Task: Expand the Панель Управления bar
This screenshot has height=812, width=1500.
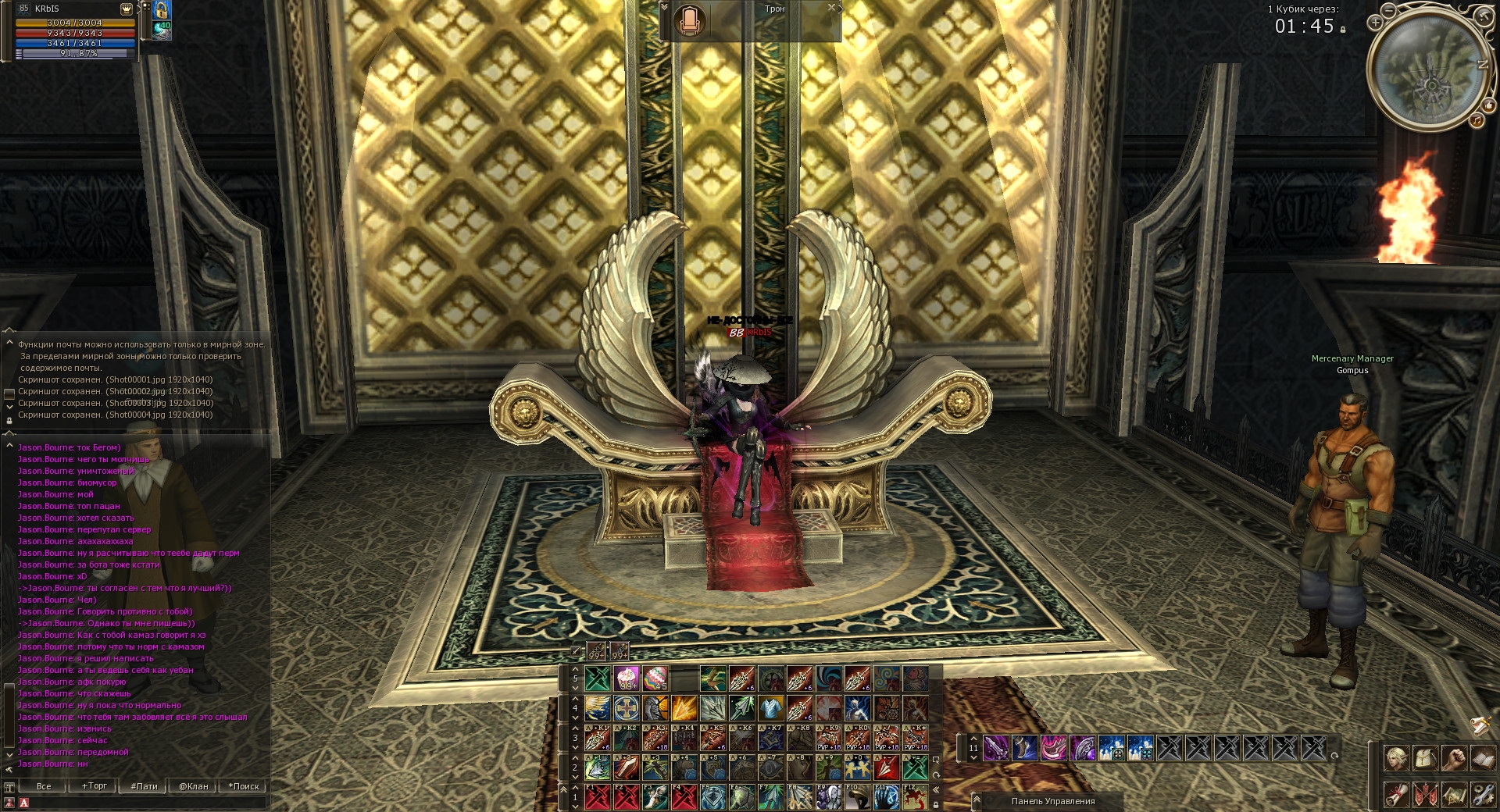Action: pyautogui.click(x=977, y=800)
